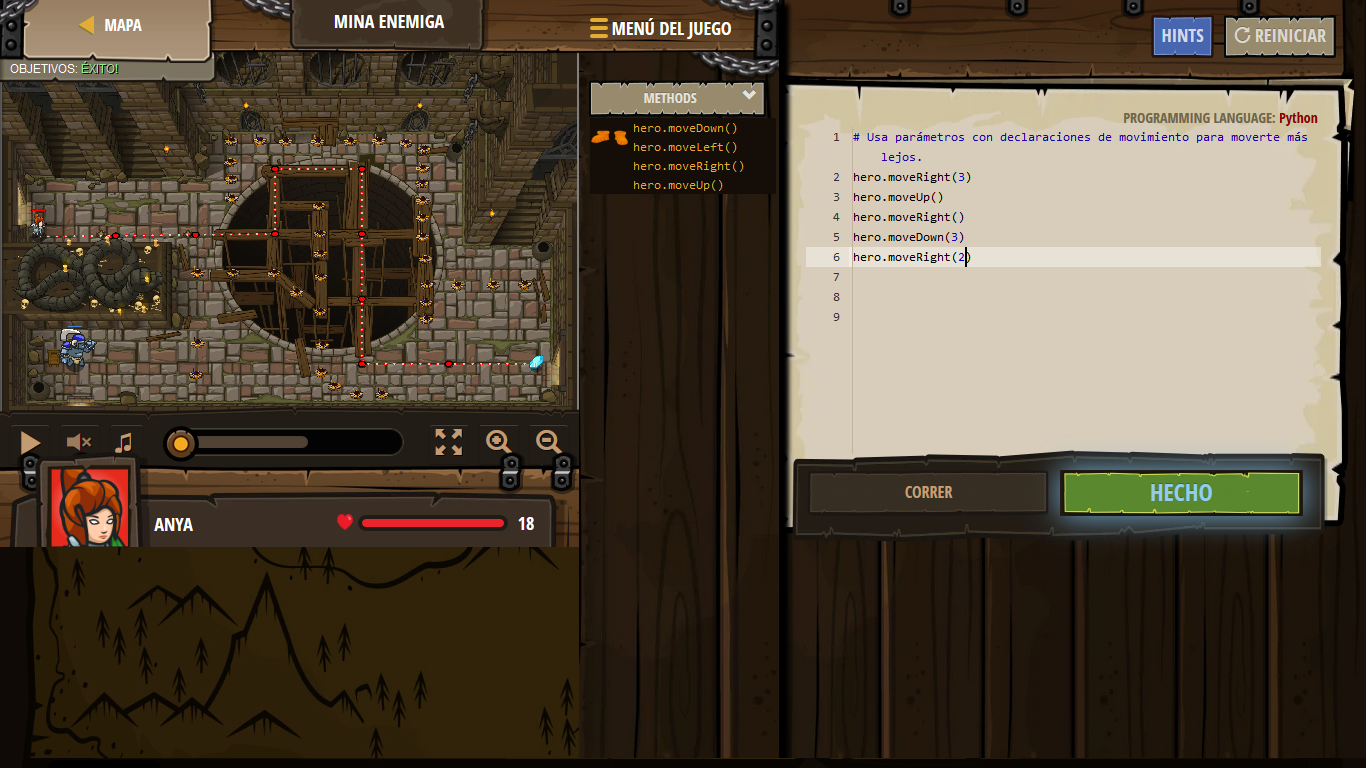Click the playback progress slider
Viewport: 1366px width, 768px height.
(x=182, y=441)
